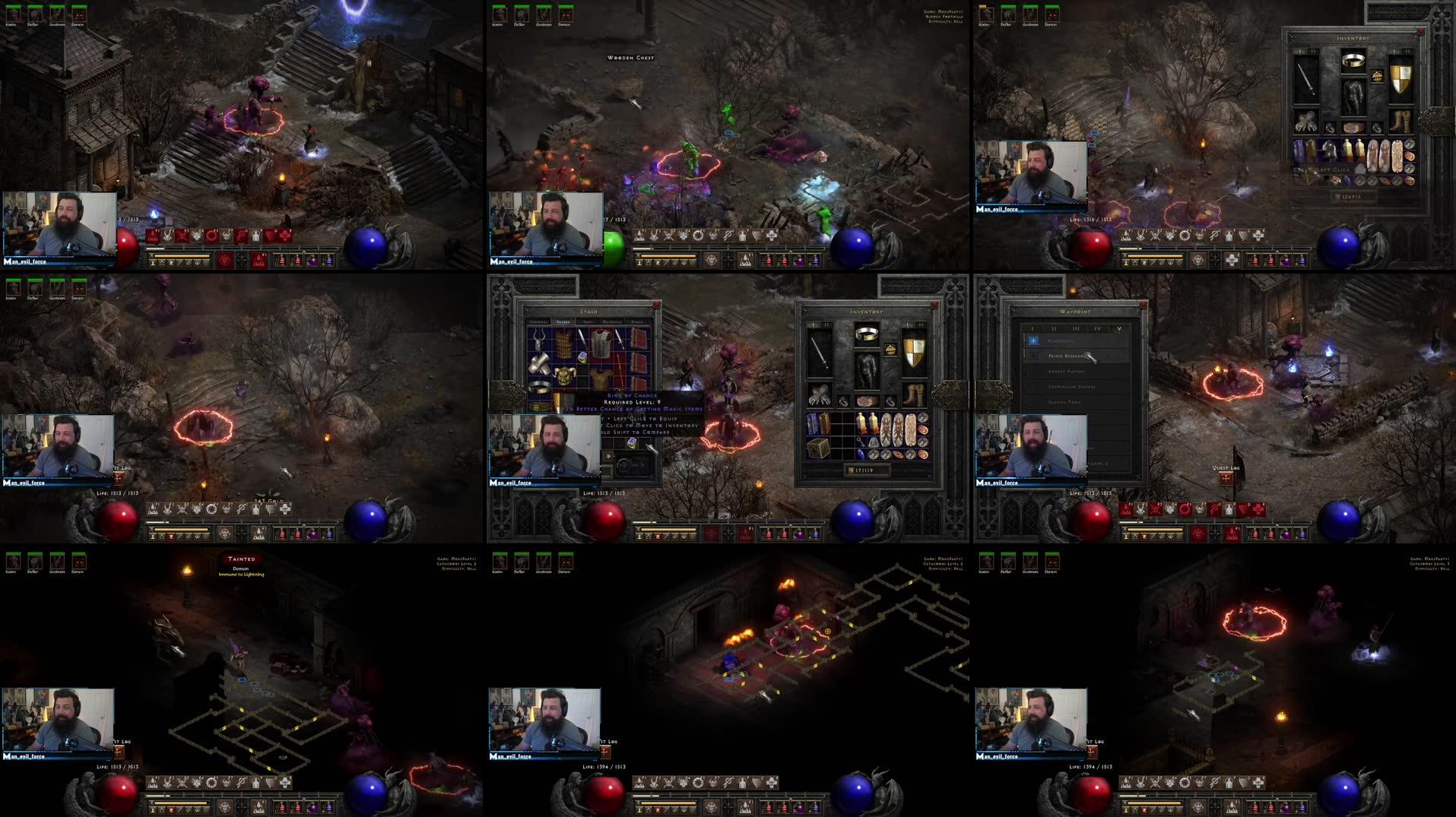Screen dimensions: 1456x817
Task: Select the Frigid Highlands waypoint entry
Action: (x=1067, y=356)
